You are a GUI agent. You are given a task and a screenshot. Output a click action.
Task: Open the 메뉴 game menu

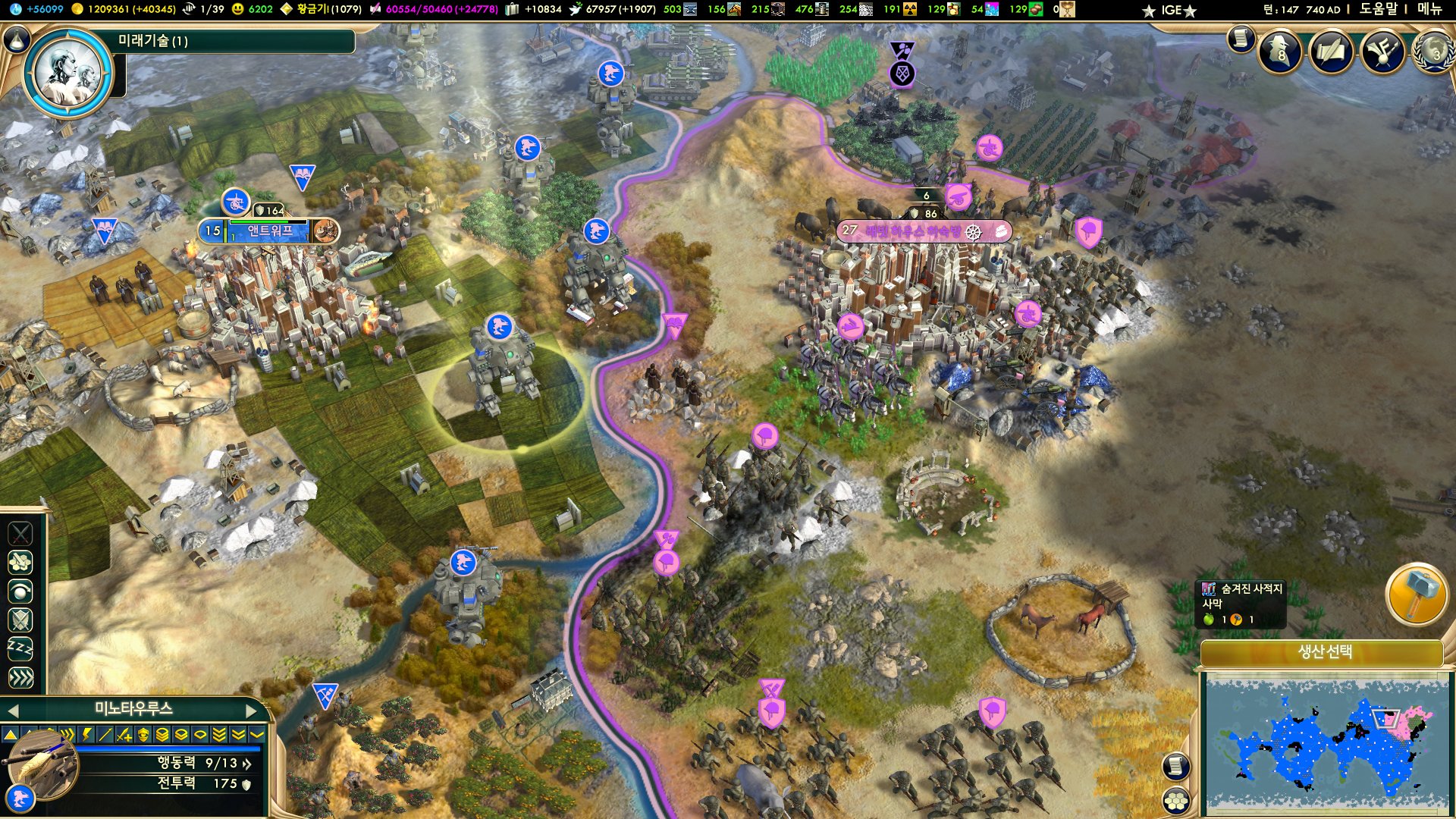point(1429,9)
